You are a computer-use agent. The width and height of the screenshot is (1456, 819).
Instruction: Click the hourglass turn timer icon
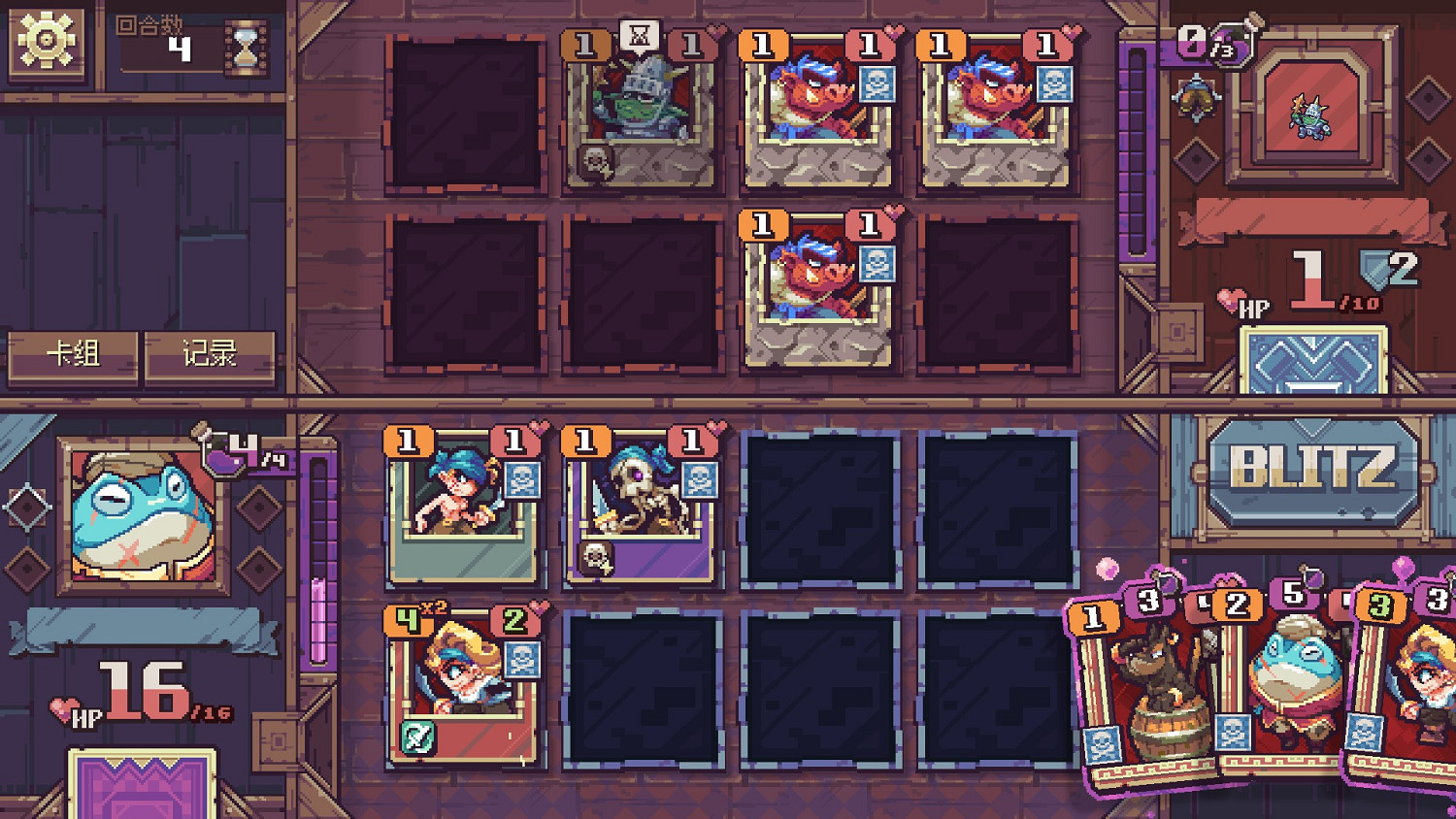click(246, 50)
